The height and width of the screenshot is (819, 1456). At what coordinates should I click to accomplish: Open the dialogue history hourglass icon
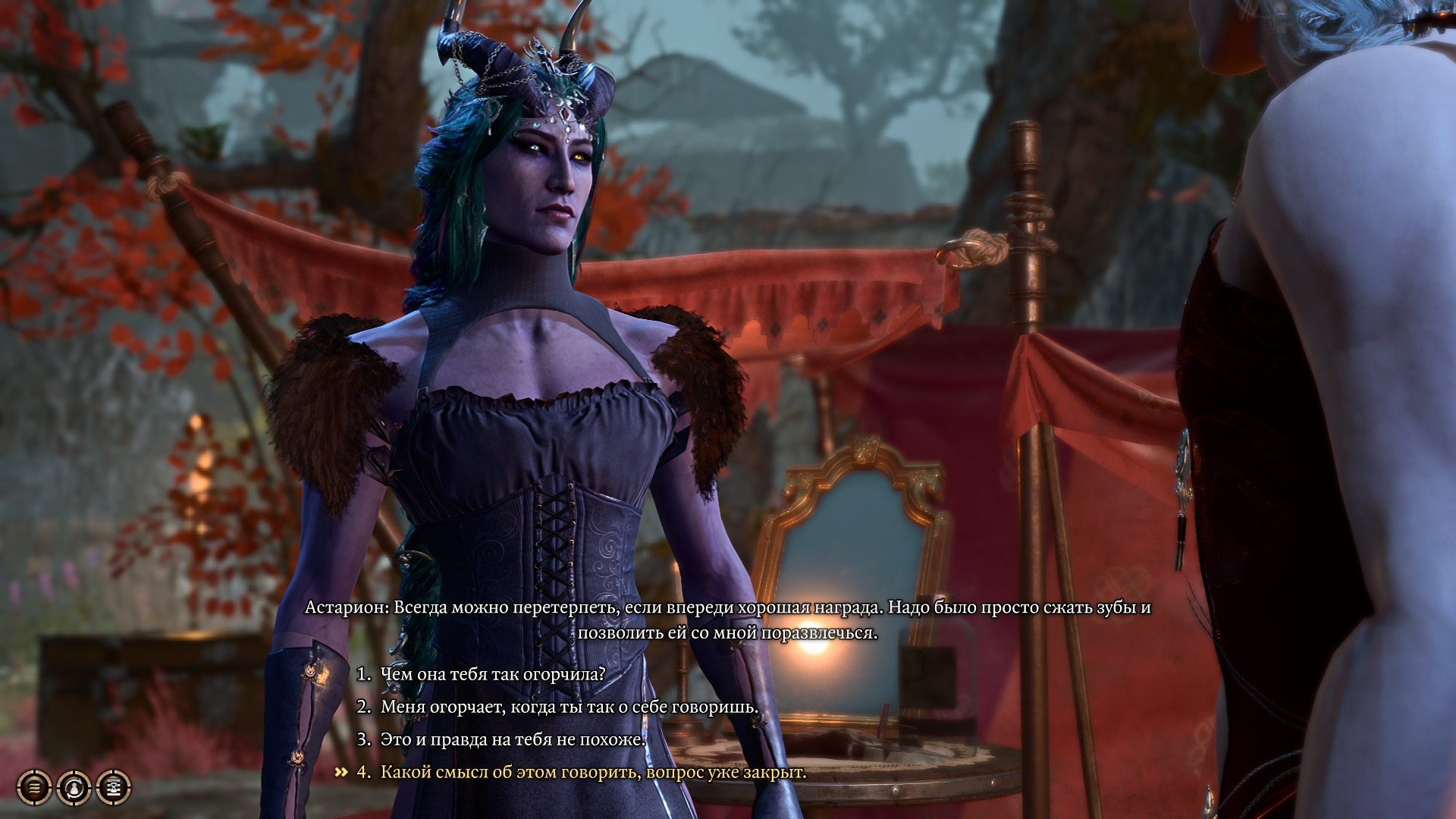tap(114, 788)
